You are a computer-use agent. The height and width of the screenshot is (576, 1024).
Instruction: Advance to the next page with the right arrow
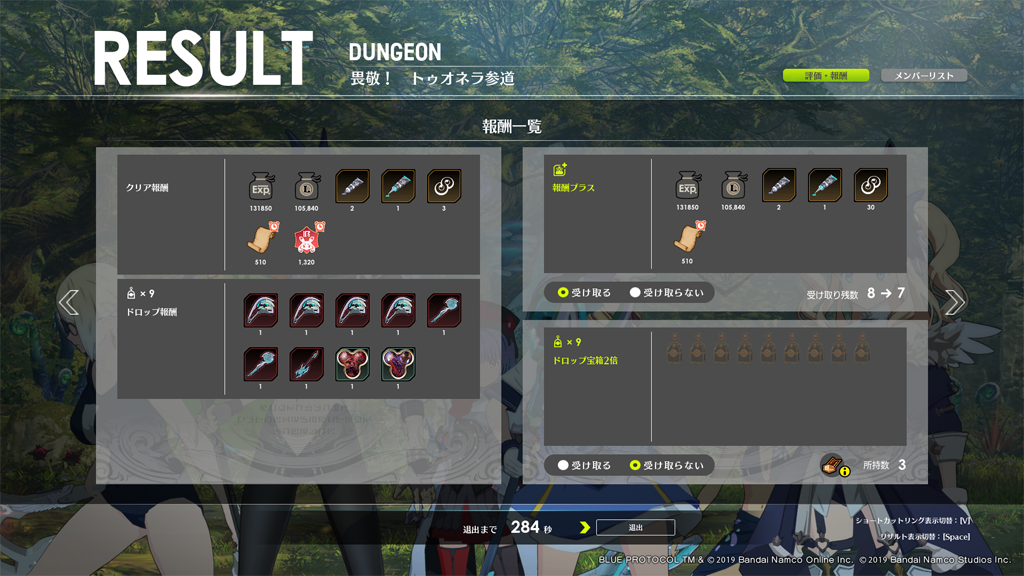[x=954, y=302]
